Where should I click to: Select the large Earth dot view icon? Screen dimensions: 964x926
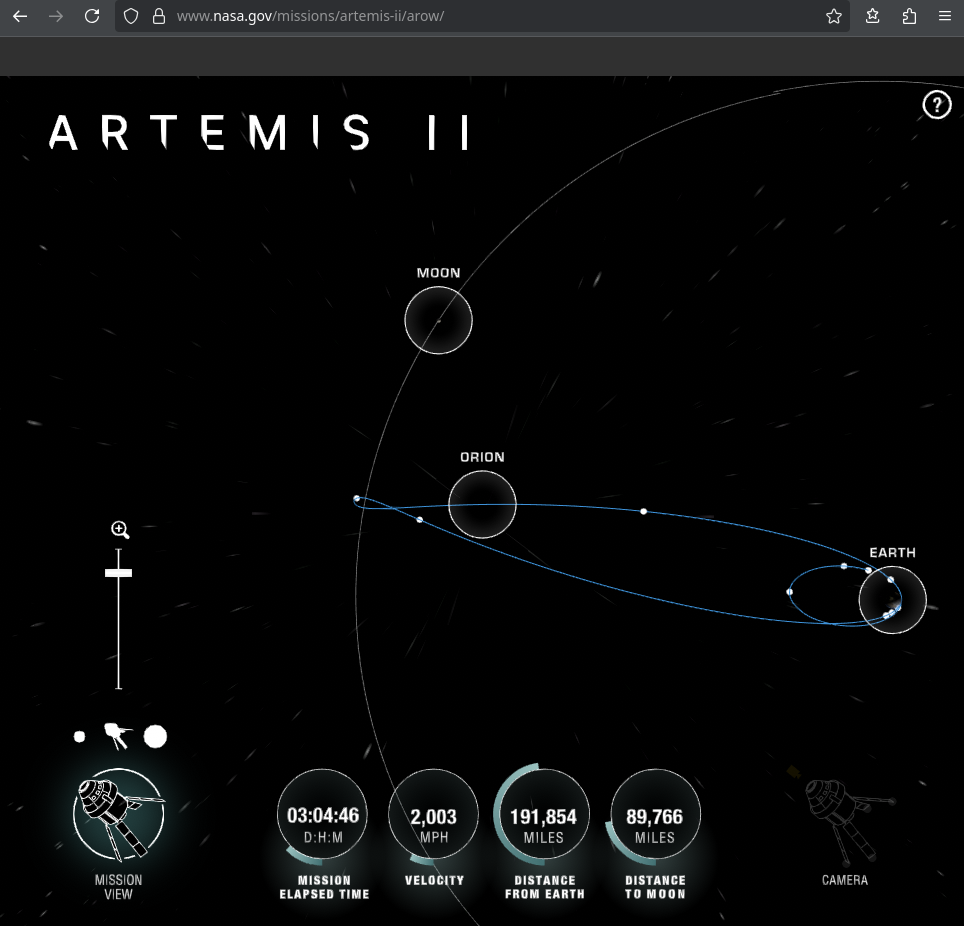[x=155, y=737]
